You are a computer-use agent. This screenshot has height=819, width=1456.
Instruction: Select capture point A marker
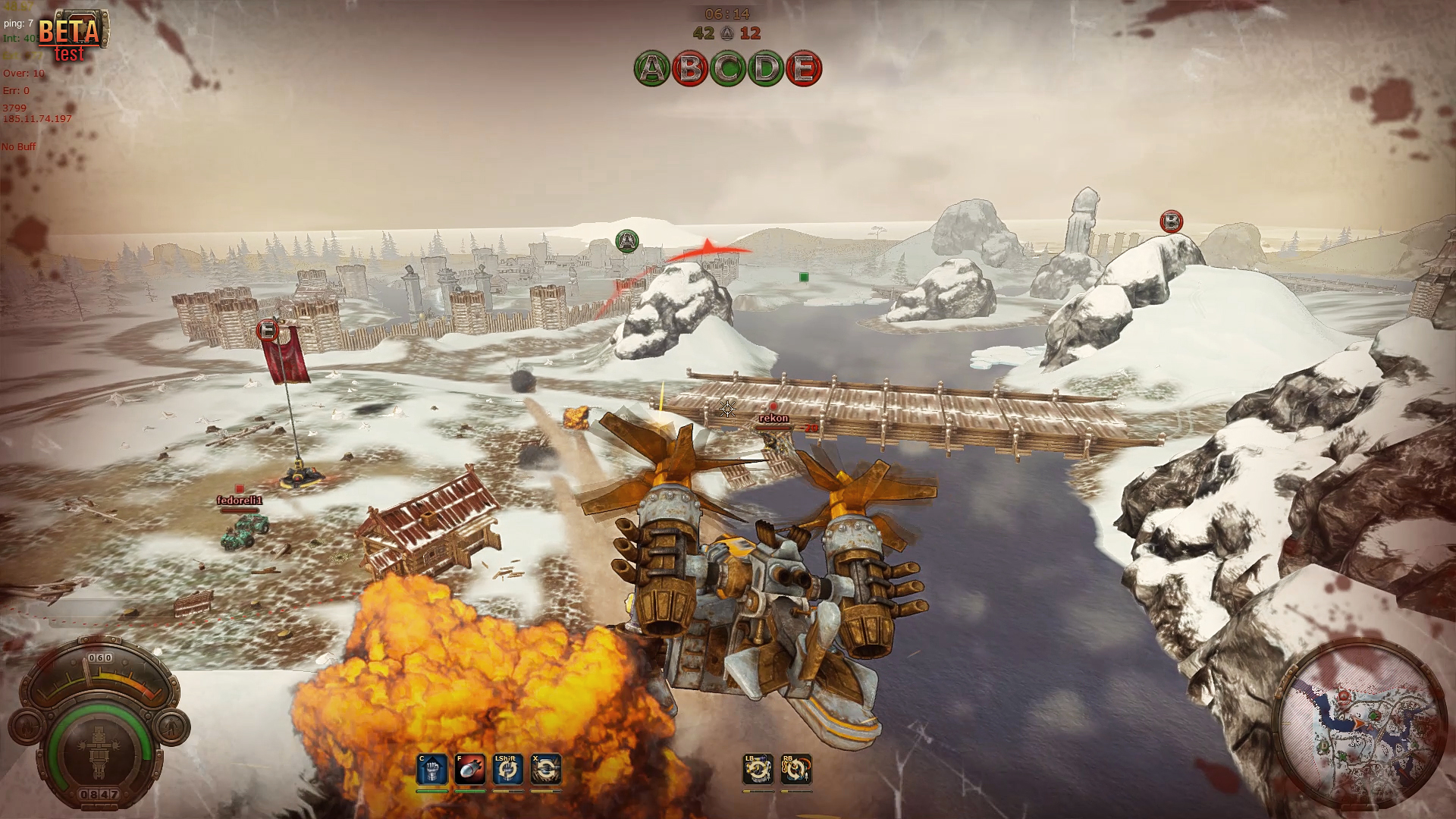626,238
